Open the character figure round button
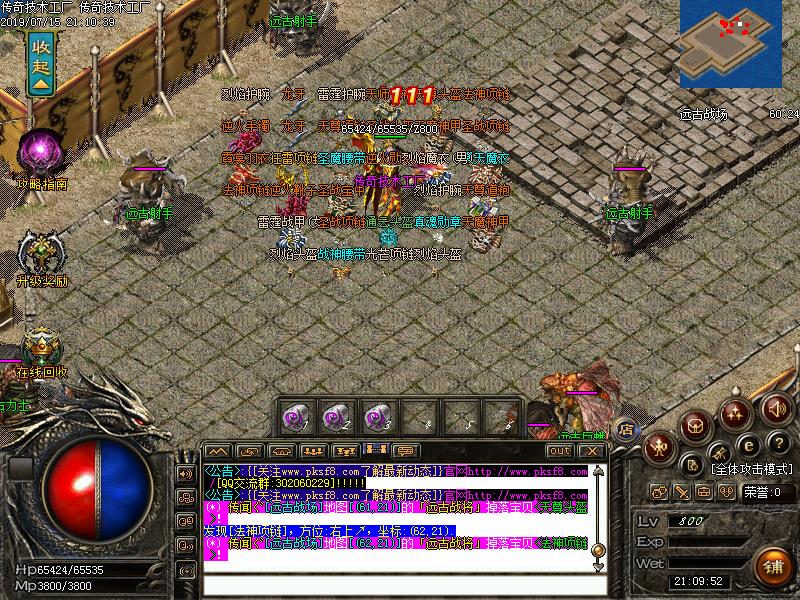Image resolution: width=800 pixels, height=600 pixels. [660, 446]
